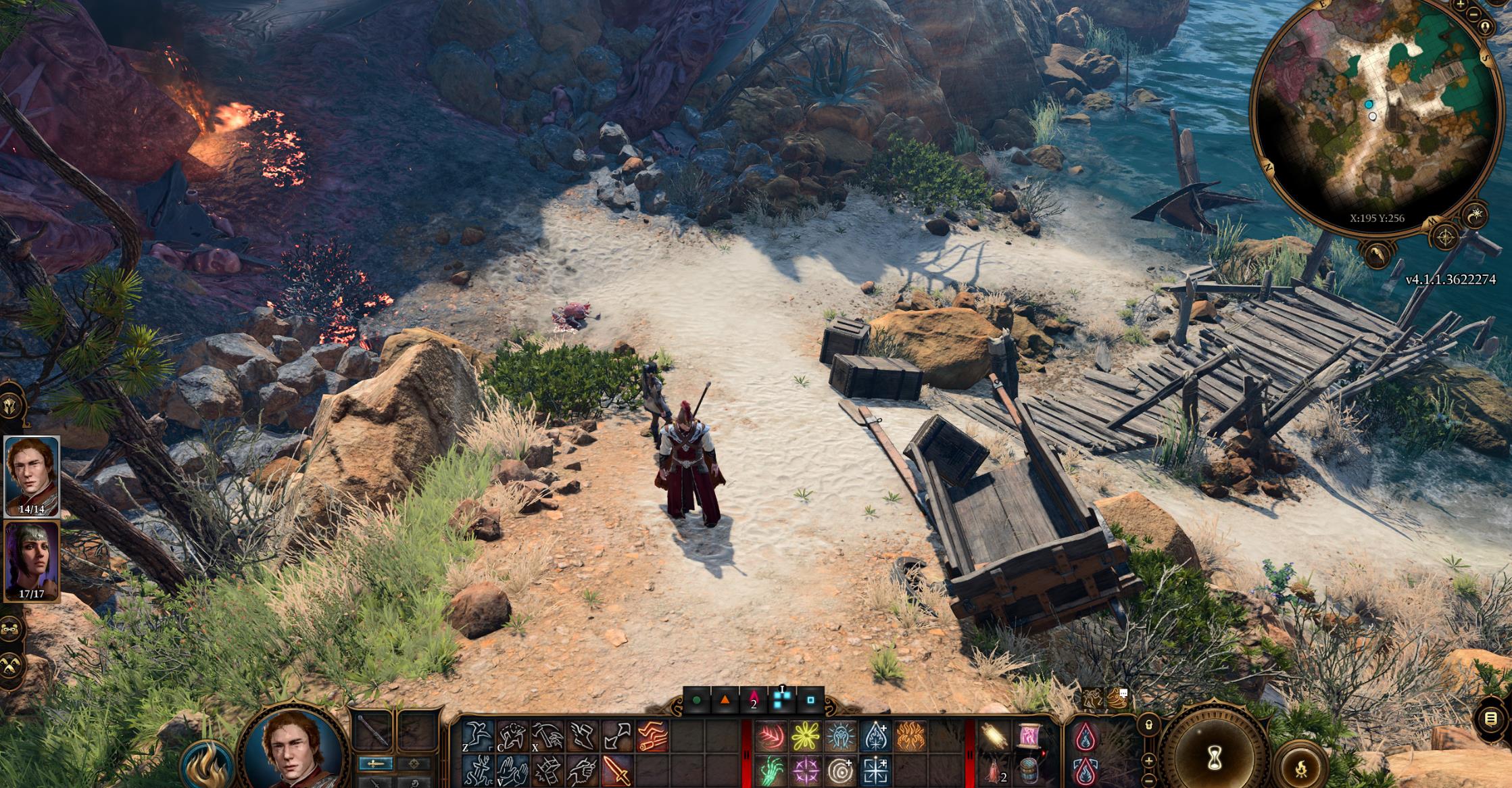
Task: Toggle the melee sword weapon set
Action: click(x=376, y=764)
